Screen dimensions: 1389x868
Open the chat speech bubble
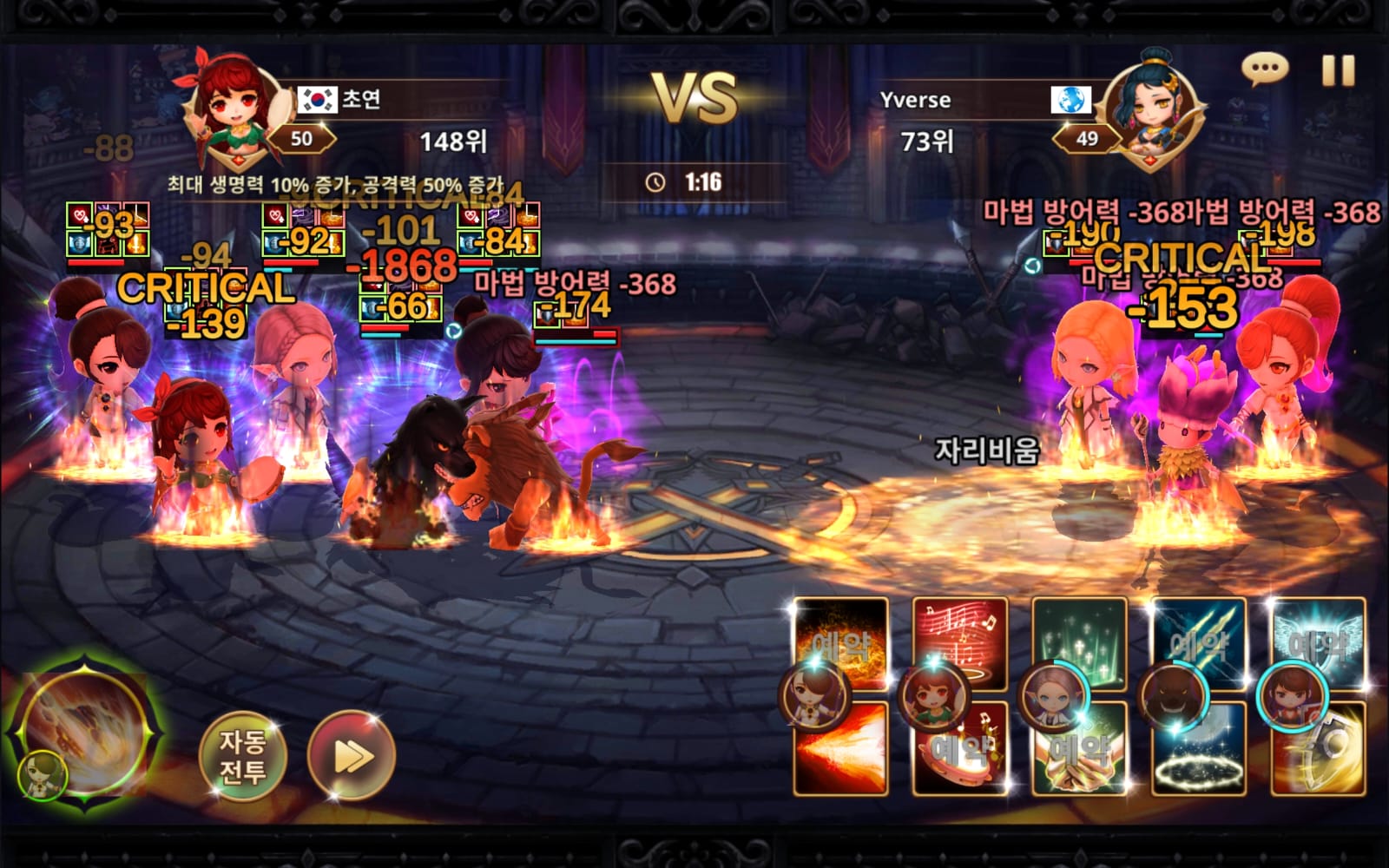click(1264, 69)
